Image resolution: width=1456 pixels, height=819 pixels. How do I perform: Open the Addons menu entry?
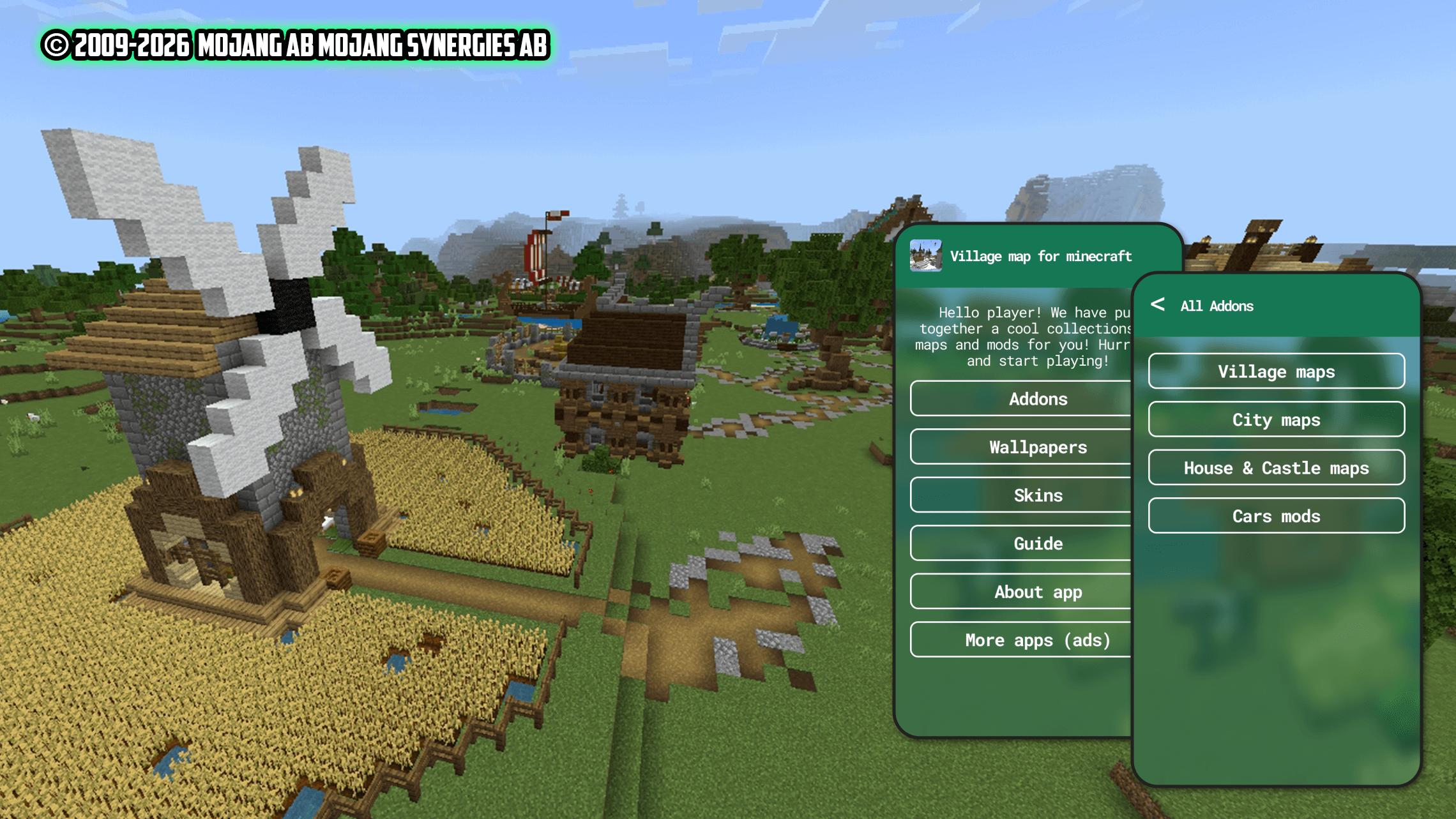1022,399
